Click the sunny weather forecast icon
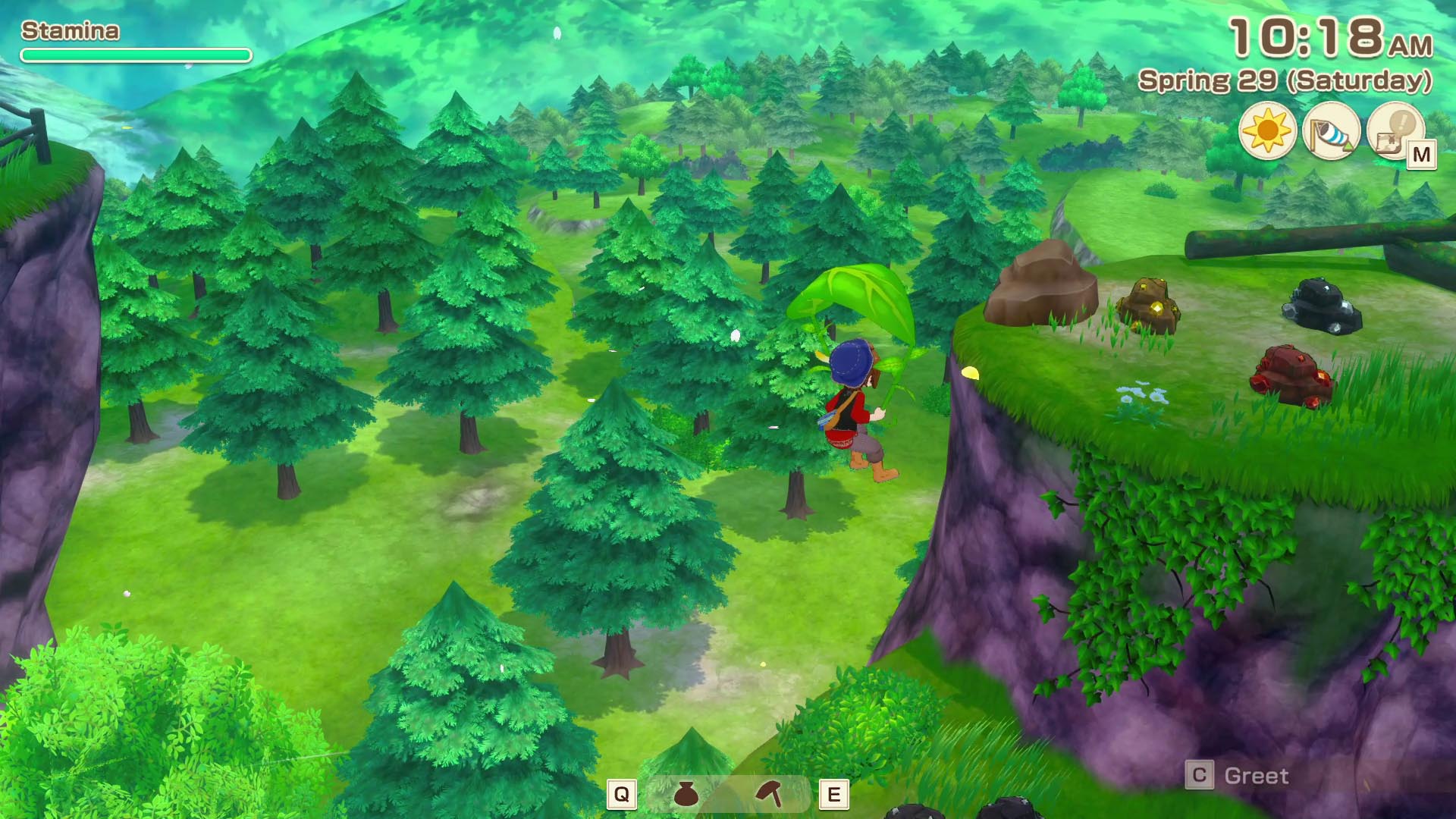 click(1267, 131)
